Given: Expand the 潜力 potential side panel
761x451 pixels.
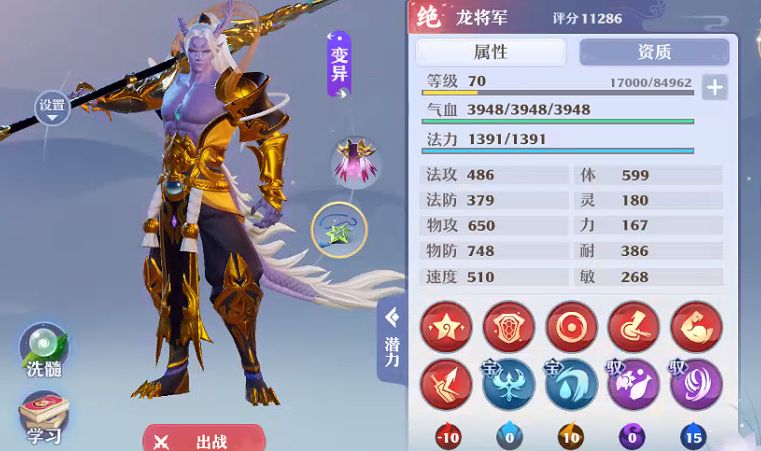Looking at the screenshot, I should point(392,339).
